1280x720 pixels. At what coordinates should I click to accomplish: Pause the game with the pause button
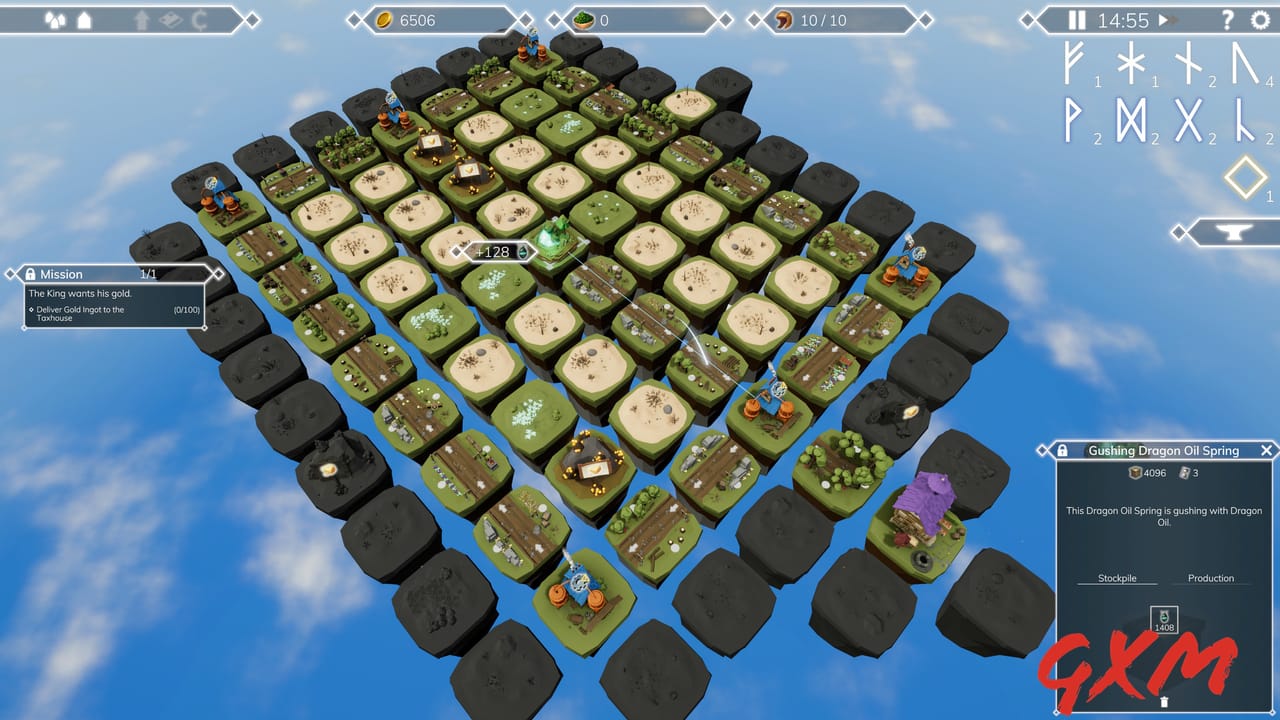click(x=1077, y=18)
